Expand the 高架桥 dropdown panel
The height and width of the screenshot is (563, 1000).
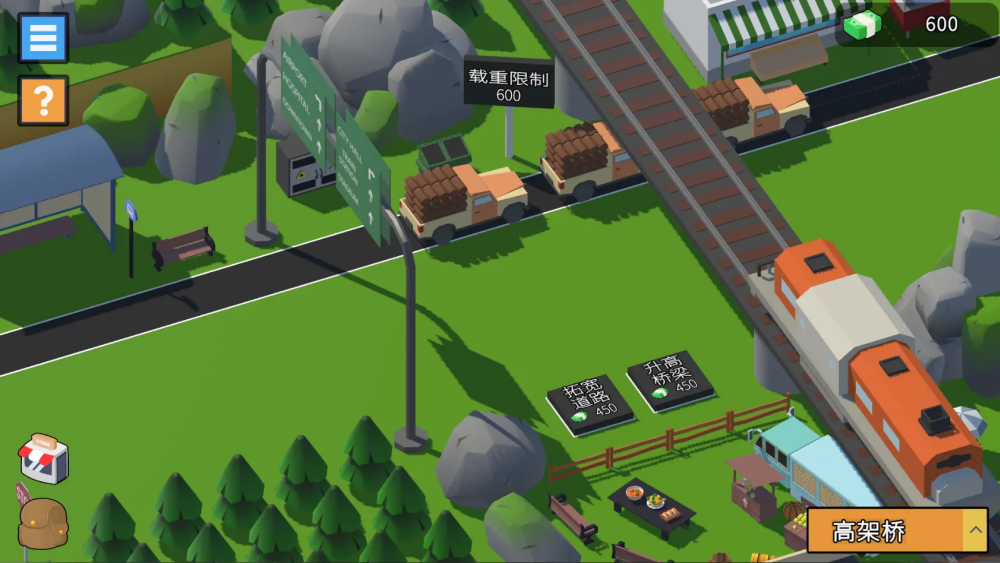pyautogui.click(x=974, y=531)
